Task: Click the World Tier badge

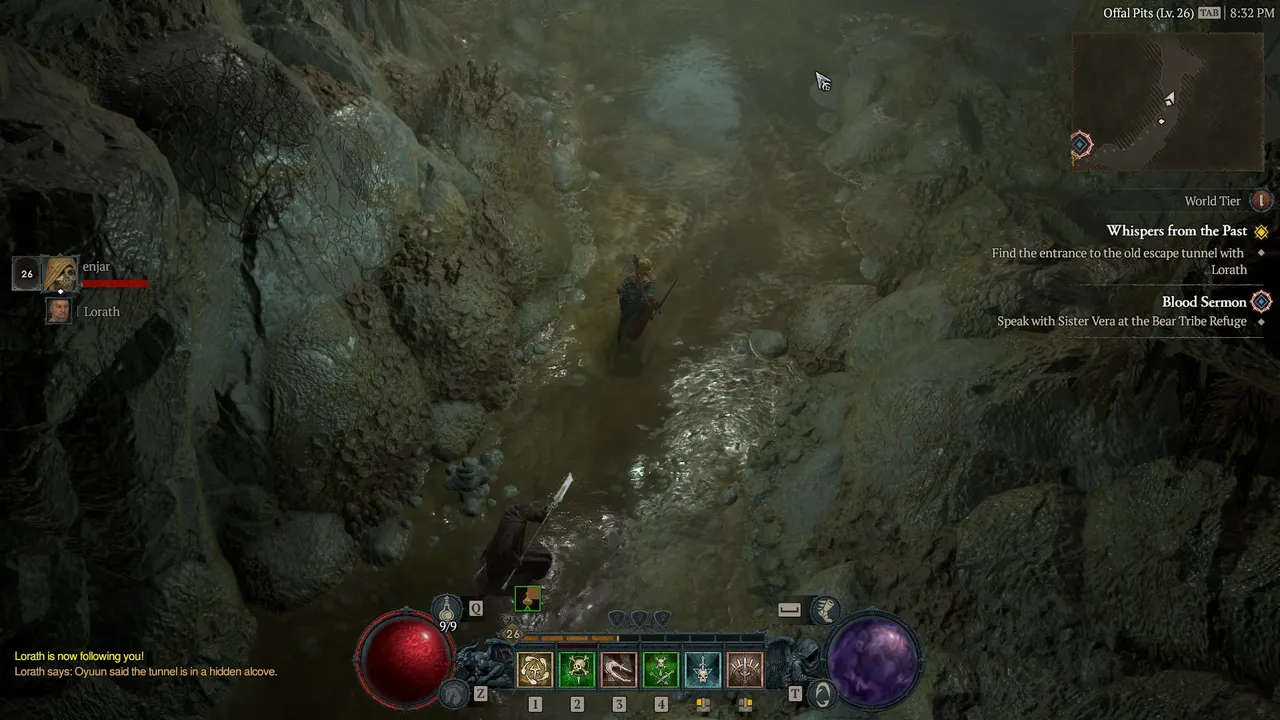Action: [1261, 201]
